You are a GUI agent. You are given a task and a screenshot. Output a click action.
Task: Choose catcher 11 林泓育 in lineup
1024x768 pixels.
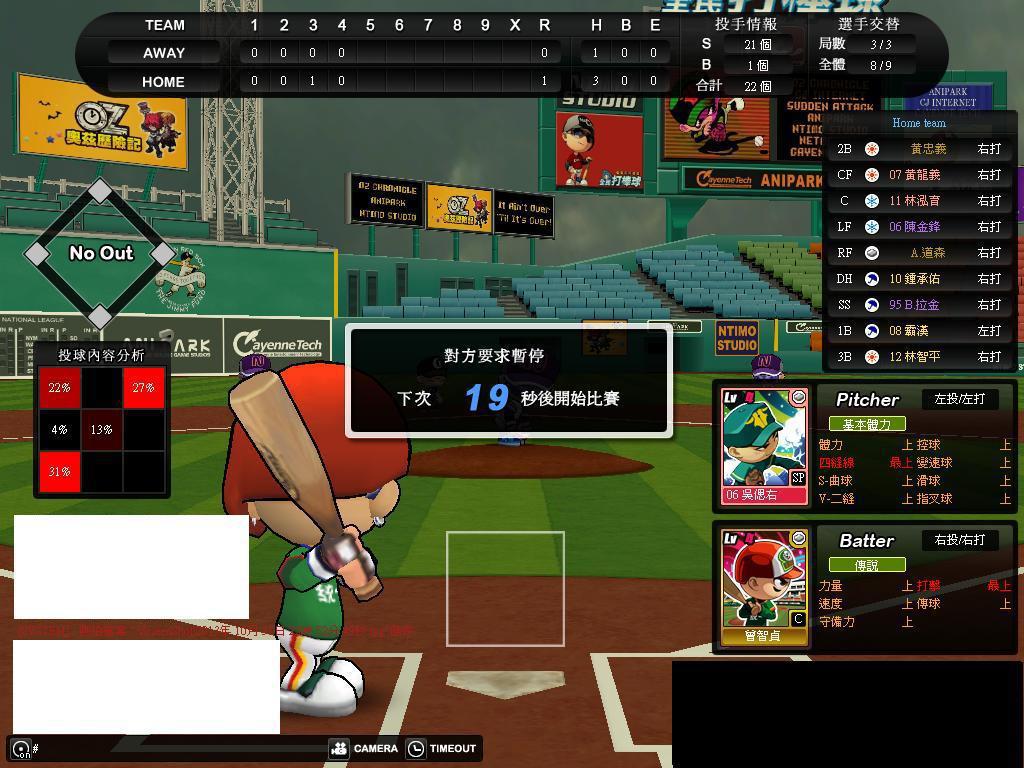pyautogui.click(x=920, y=201)
